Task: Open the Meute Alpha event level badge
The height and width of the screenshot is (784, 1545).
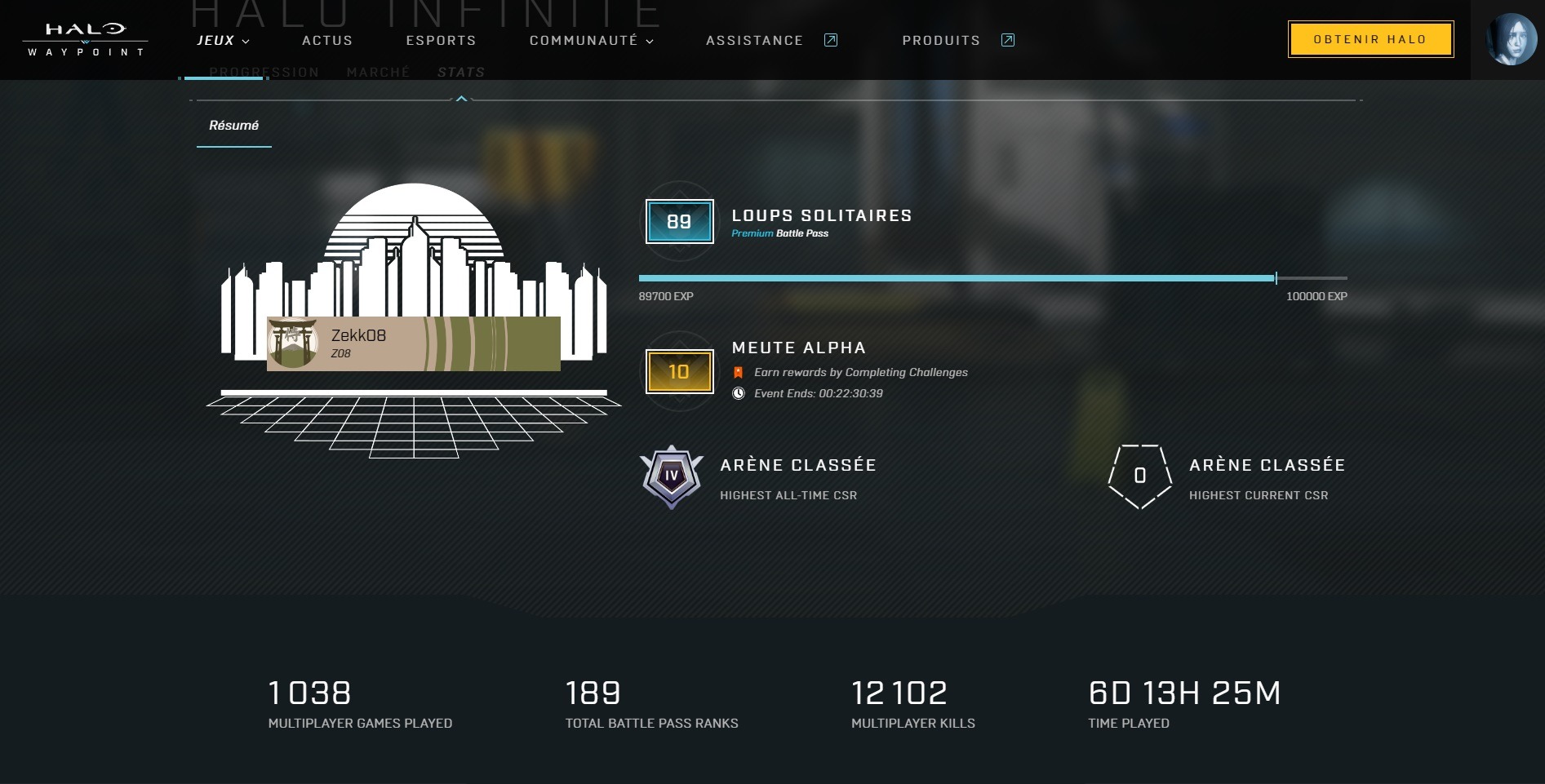Action: point(679,372)
